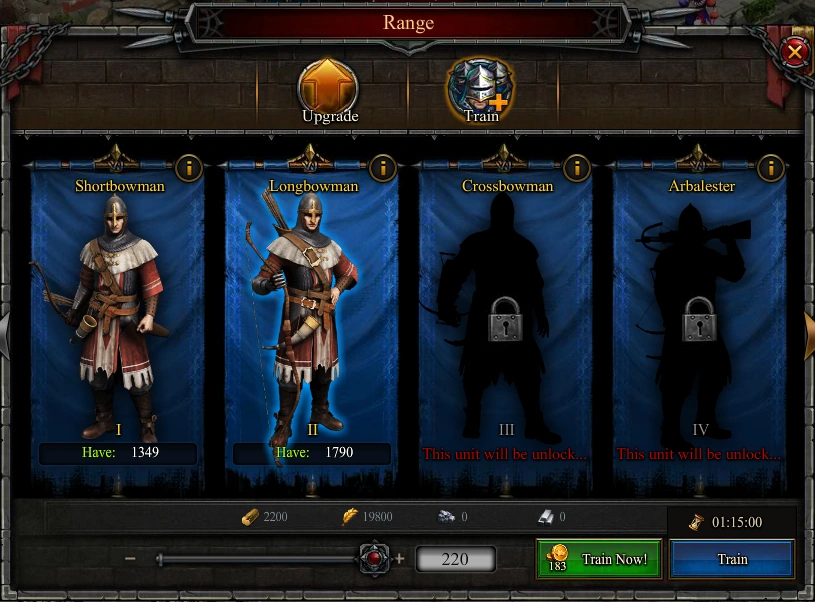The image size is (815, 602).
Task: View Longbowman info details
Action: [381, 167]
